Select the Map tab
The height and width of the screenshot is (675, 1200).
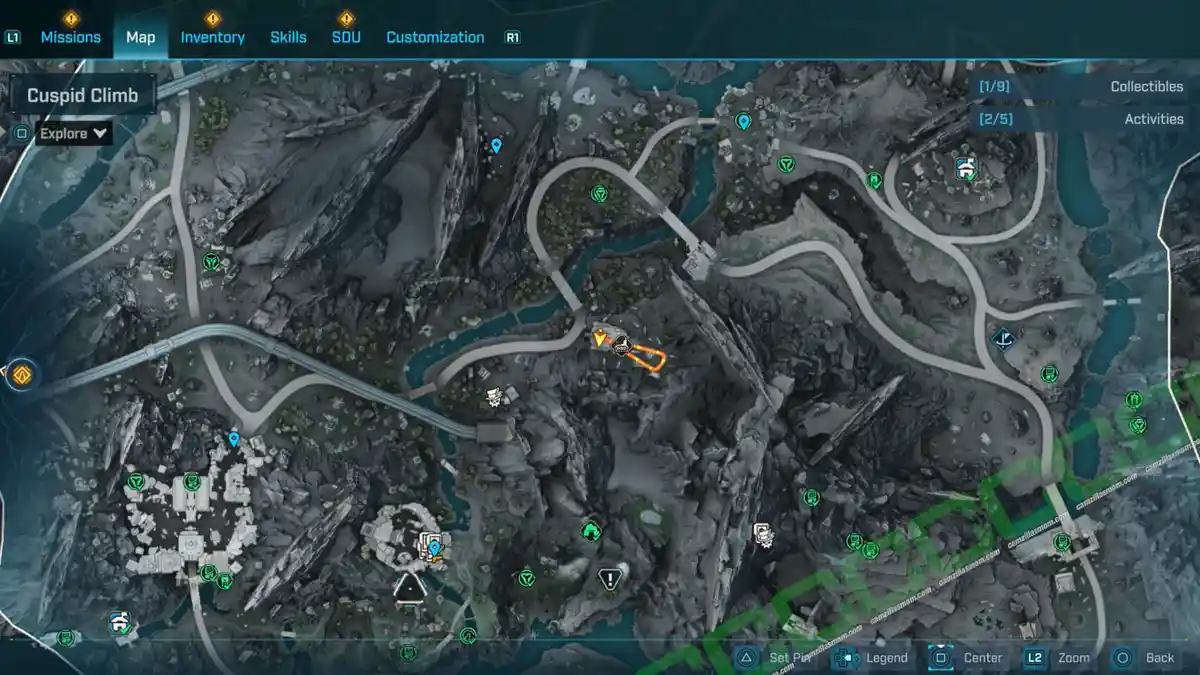[x=140, y=37]
